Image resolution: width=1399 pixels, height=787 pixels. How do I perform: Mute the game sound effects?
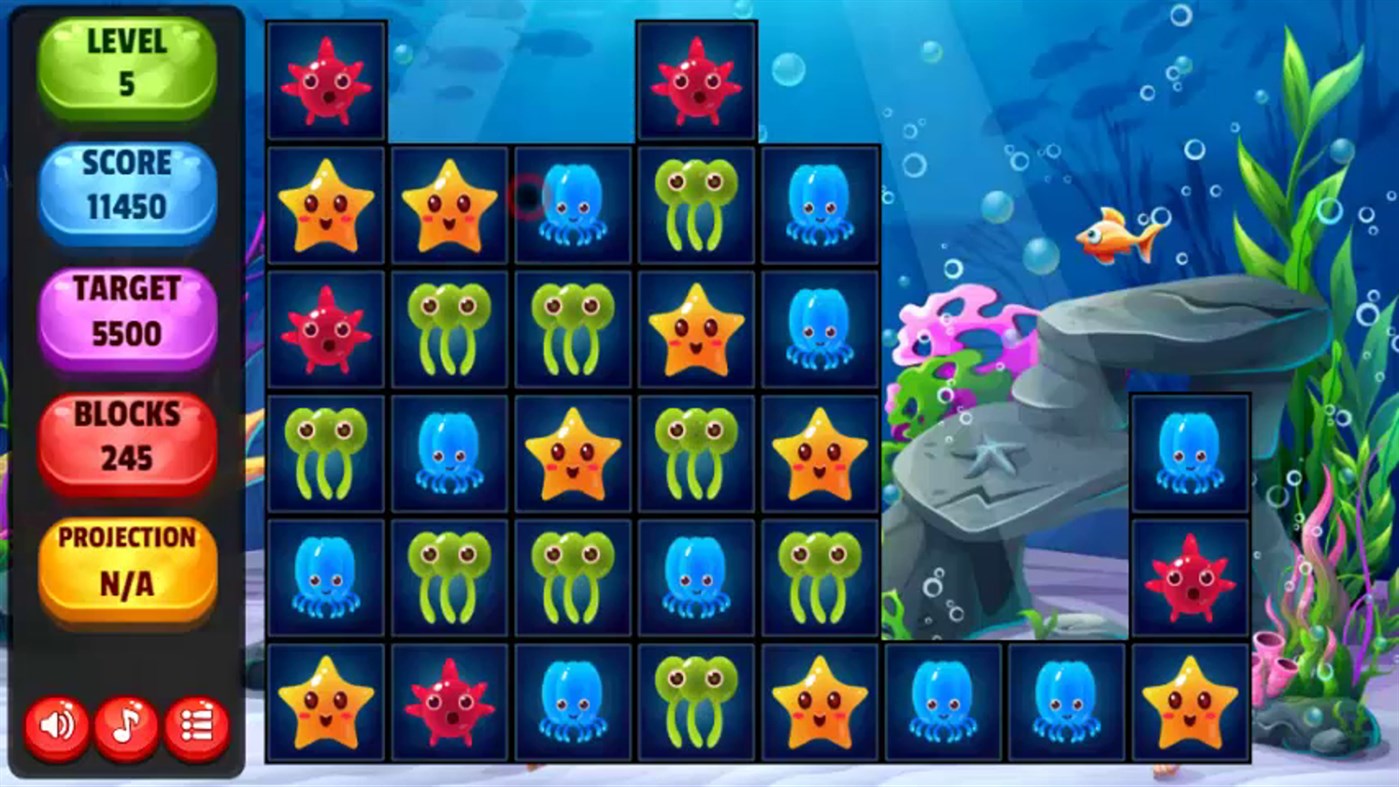55,725
